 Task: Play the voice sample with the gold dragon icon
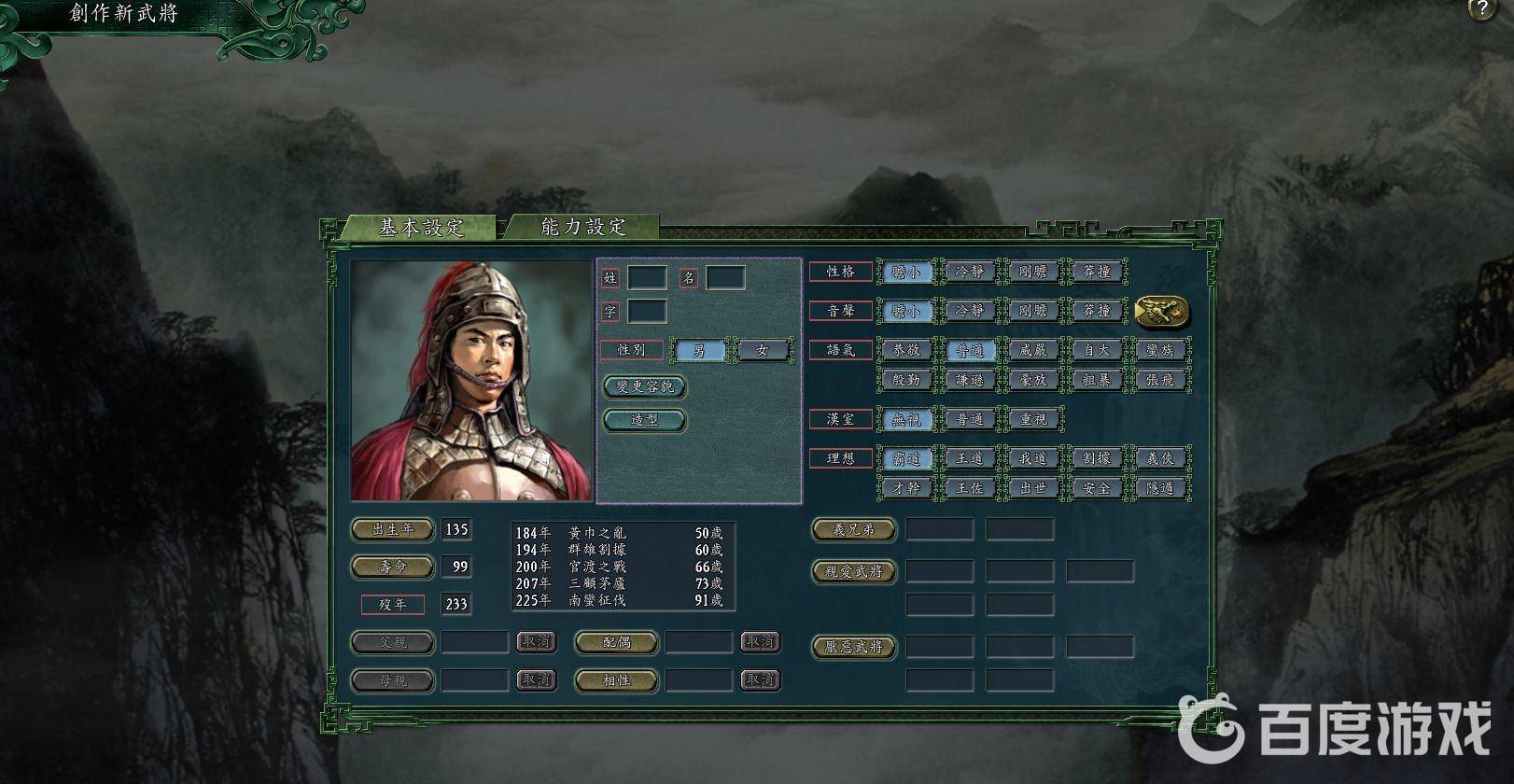click(x=1162, y=311)
